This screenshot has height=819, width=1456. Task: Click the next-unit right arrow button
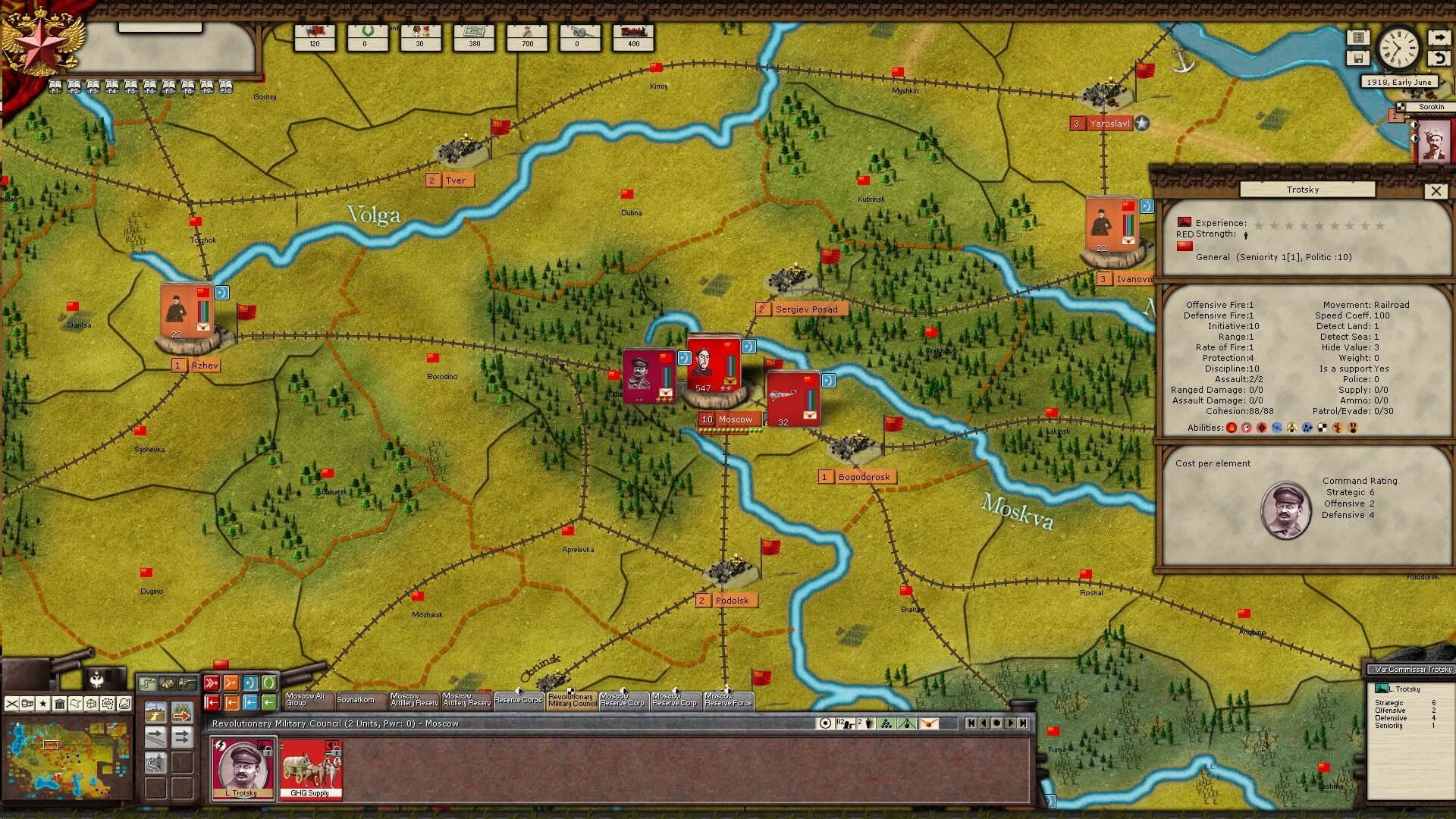tap(1011, 723)
